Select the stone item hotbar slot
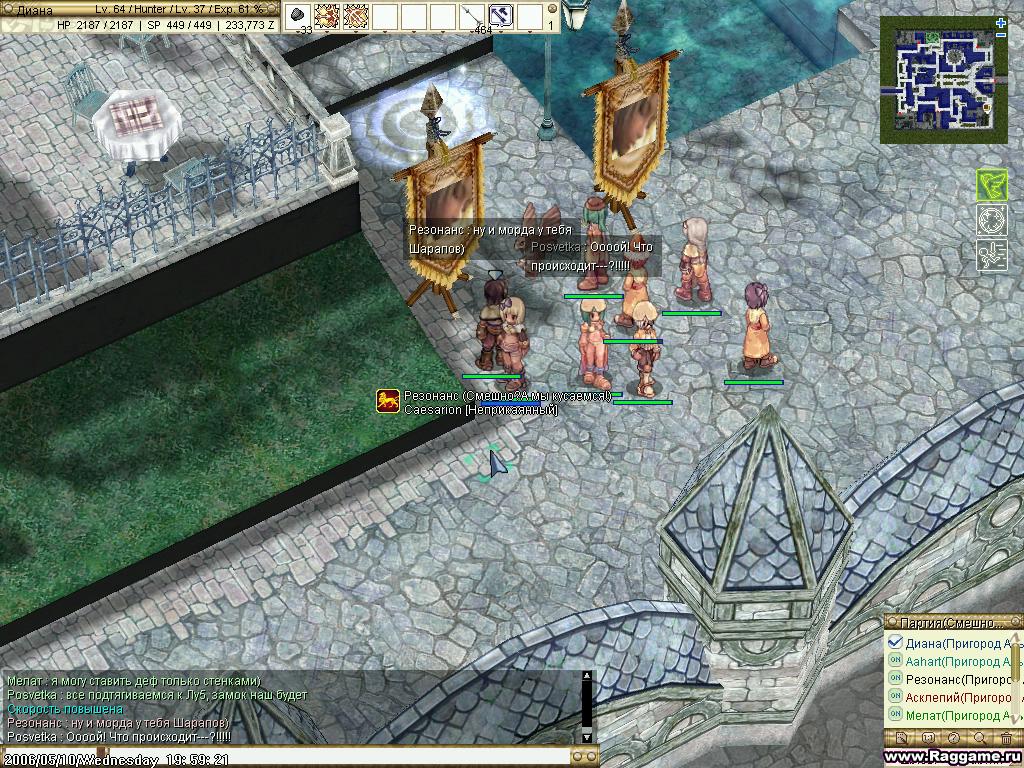The height and width of the screenshot is (768, 1024). coord(299,15)
